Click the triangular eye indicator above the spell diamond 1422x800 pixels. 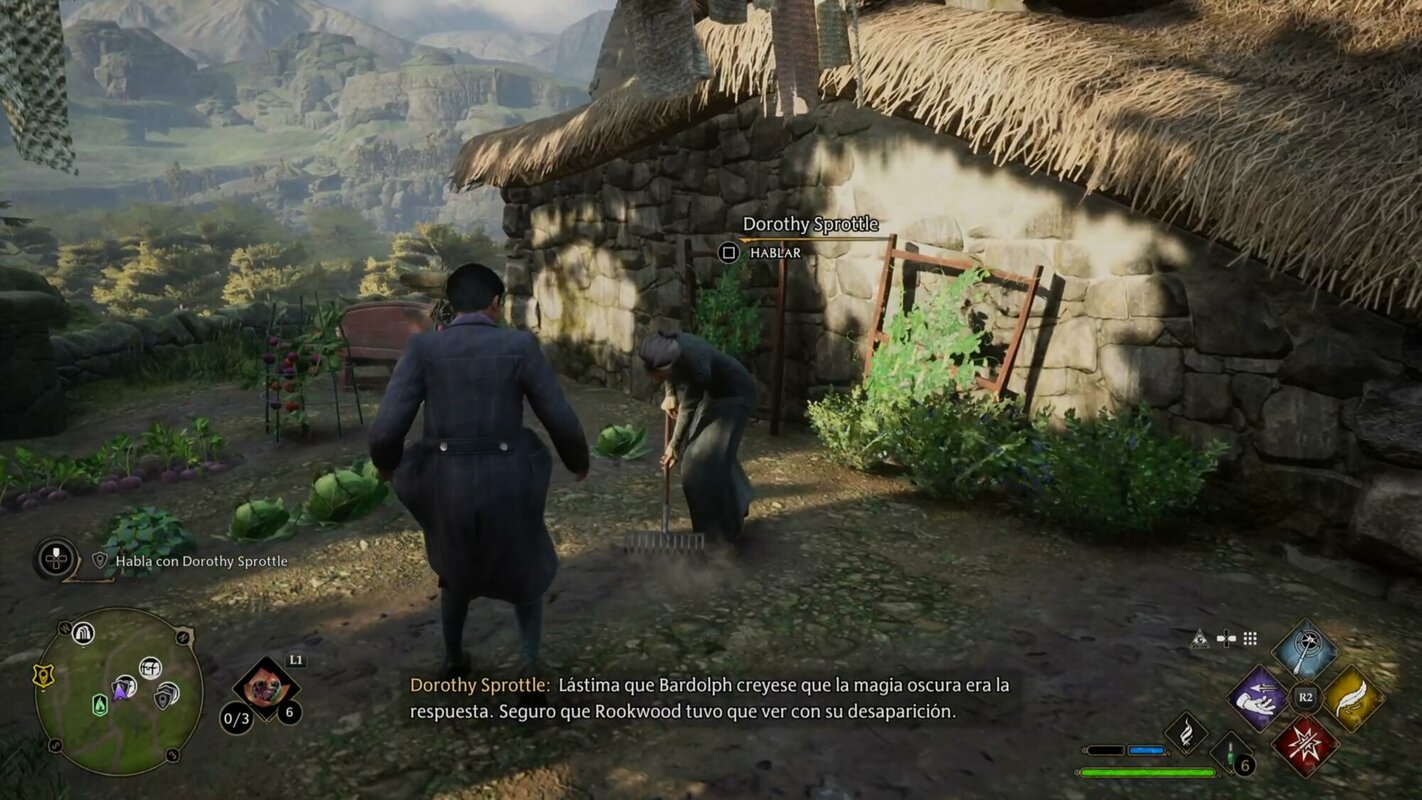pyautogui.click(x=1200, y=638)
